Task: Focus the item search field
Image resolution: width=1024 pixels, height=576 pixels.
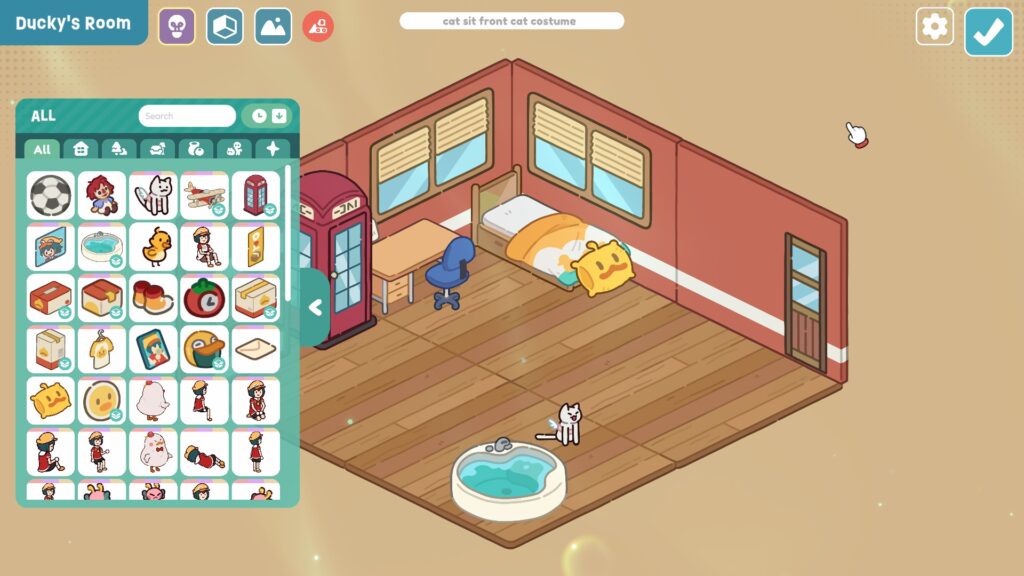Action: coord(187,116)
